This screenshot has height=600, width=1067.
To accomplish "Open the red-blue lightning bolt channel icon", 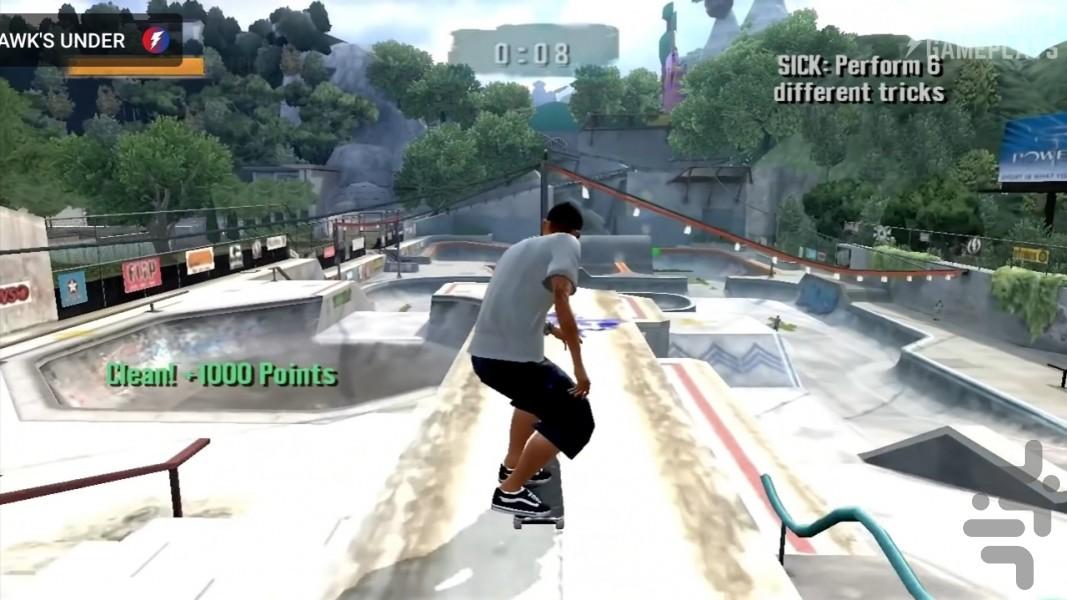I will click(156, 40).
